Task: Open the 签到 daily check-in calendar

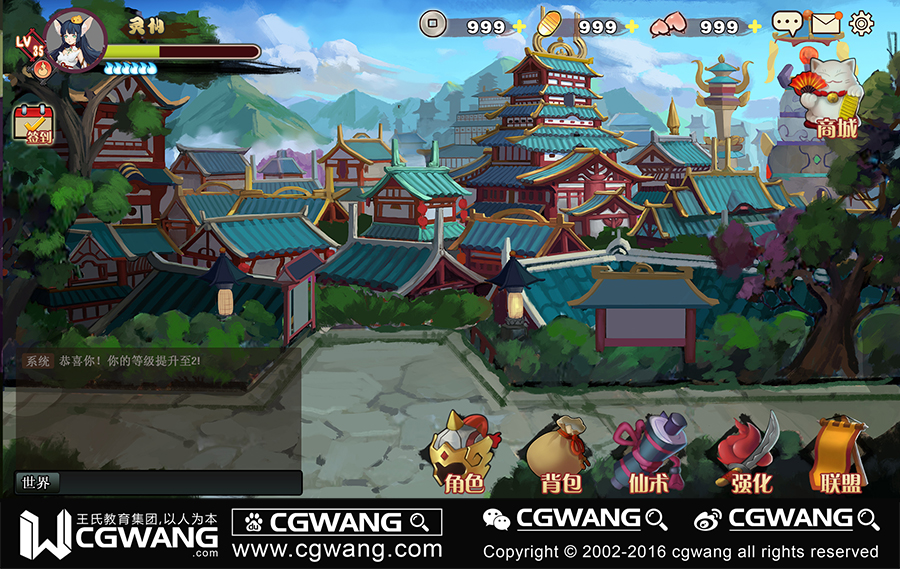Action: 33,124
